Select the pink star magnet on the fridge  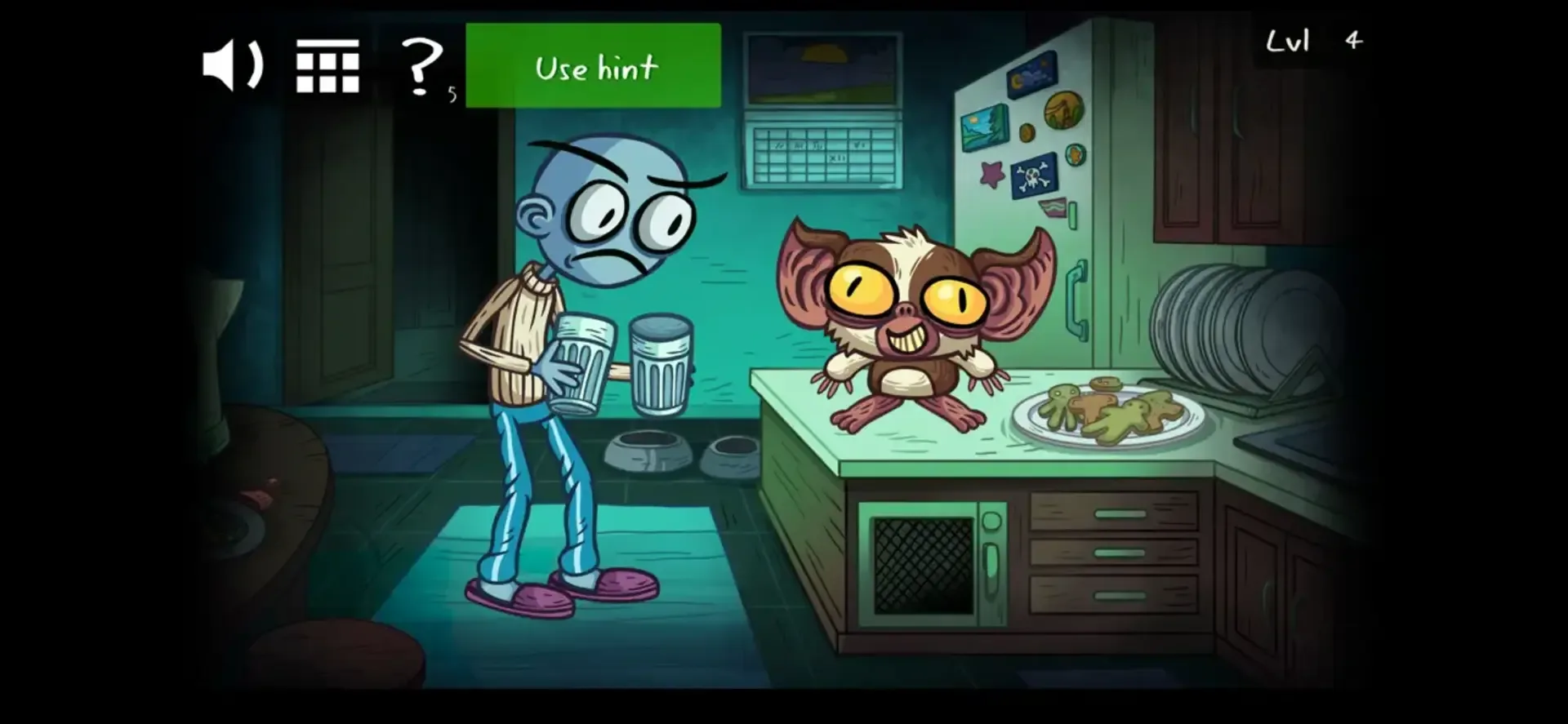point(991,174)
